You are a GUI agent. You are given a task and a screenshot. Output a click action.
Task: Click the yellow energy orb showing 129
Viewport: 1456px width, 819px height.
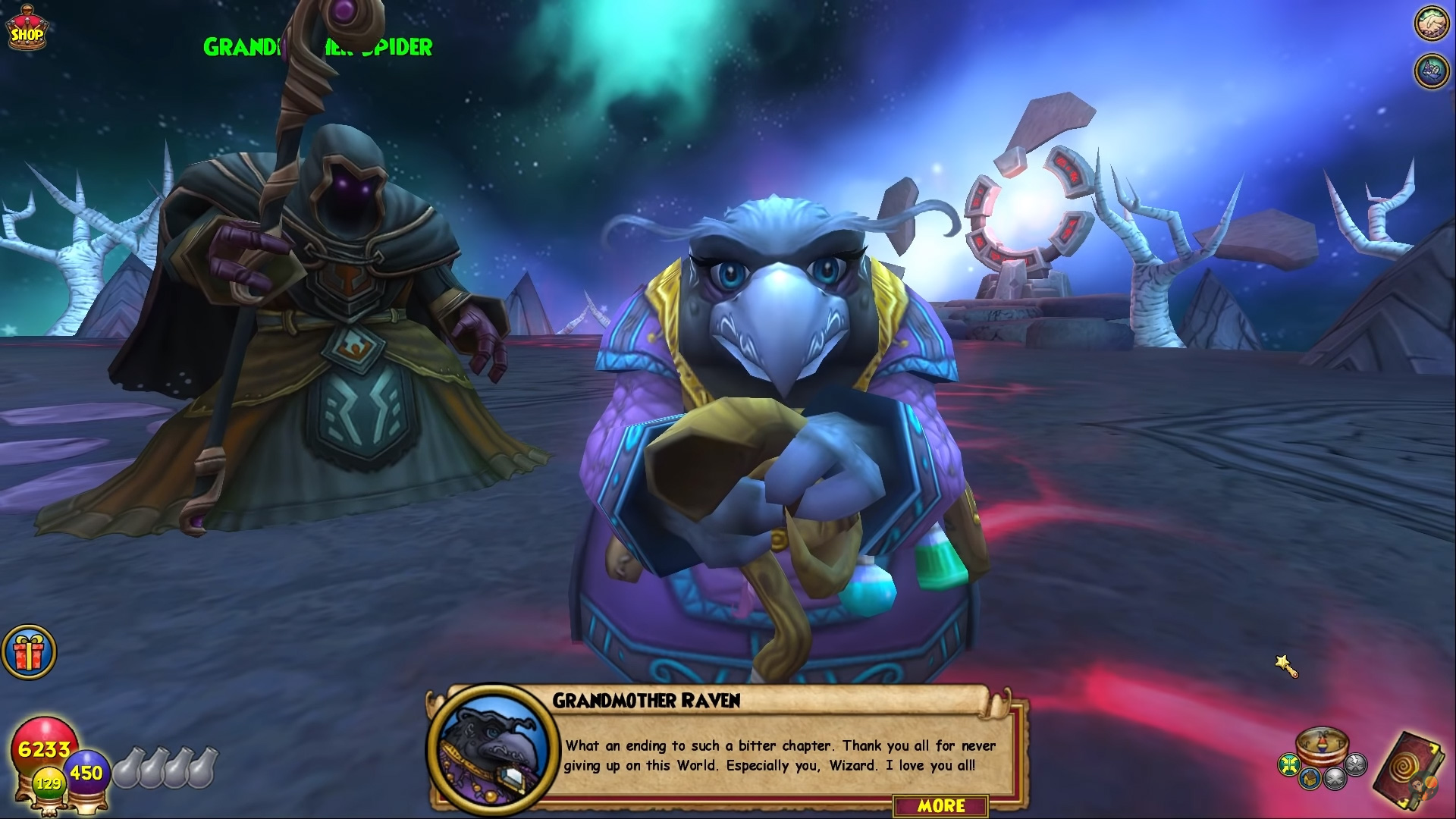[x=49, y=783]
